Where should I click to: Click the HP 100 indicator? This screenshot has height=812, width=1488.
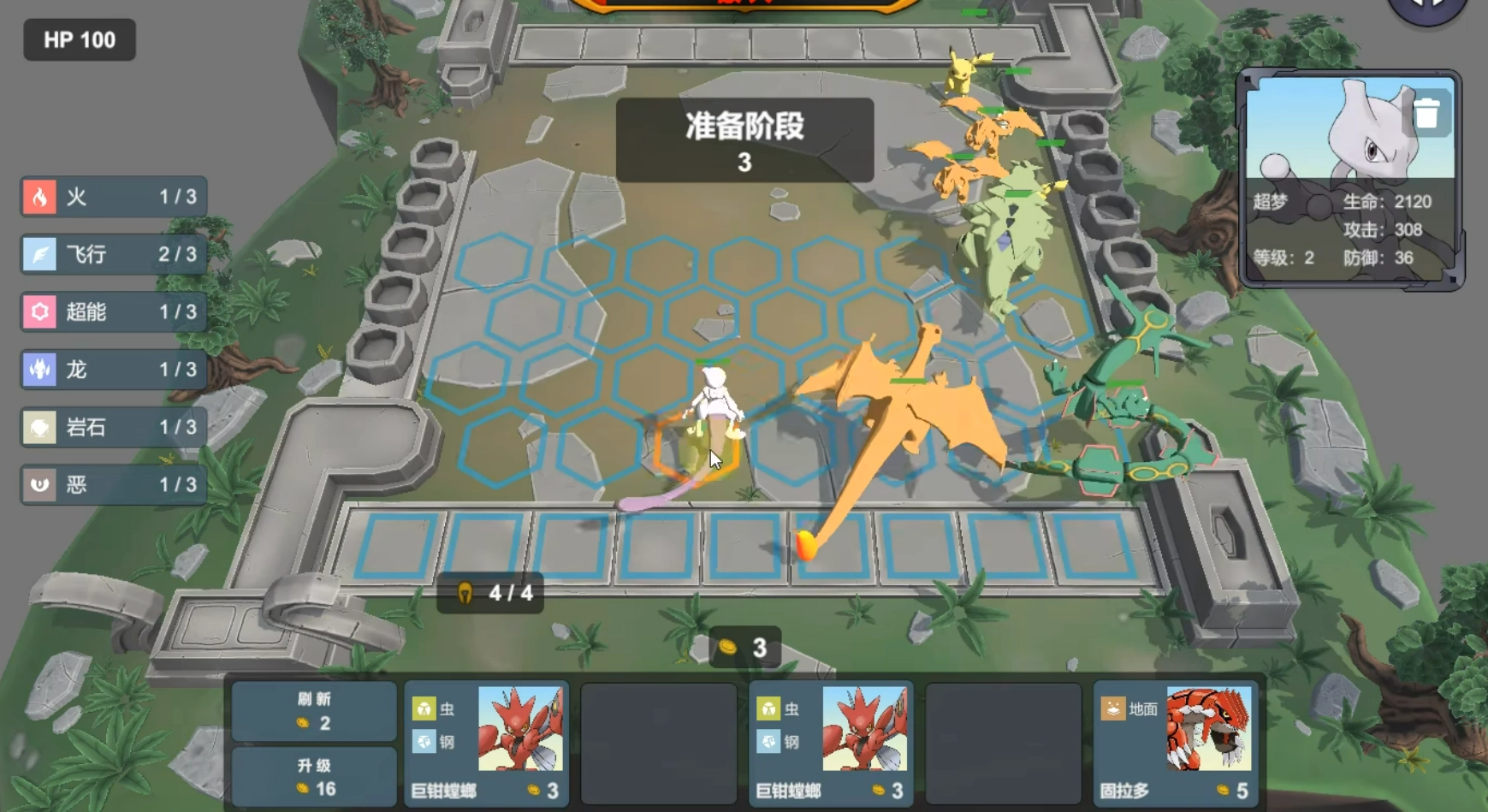(79, 39)
